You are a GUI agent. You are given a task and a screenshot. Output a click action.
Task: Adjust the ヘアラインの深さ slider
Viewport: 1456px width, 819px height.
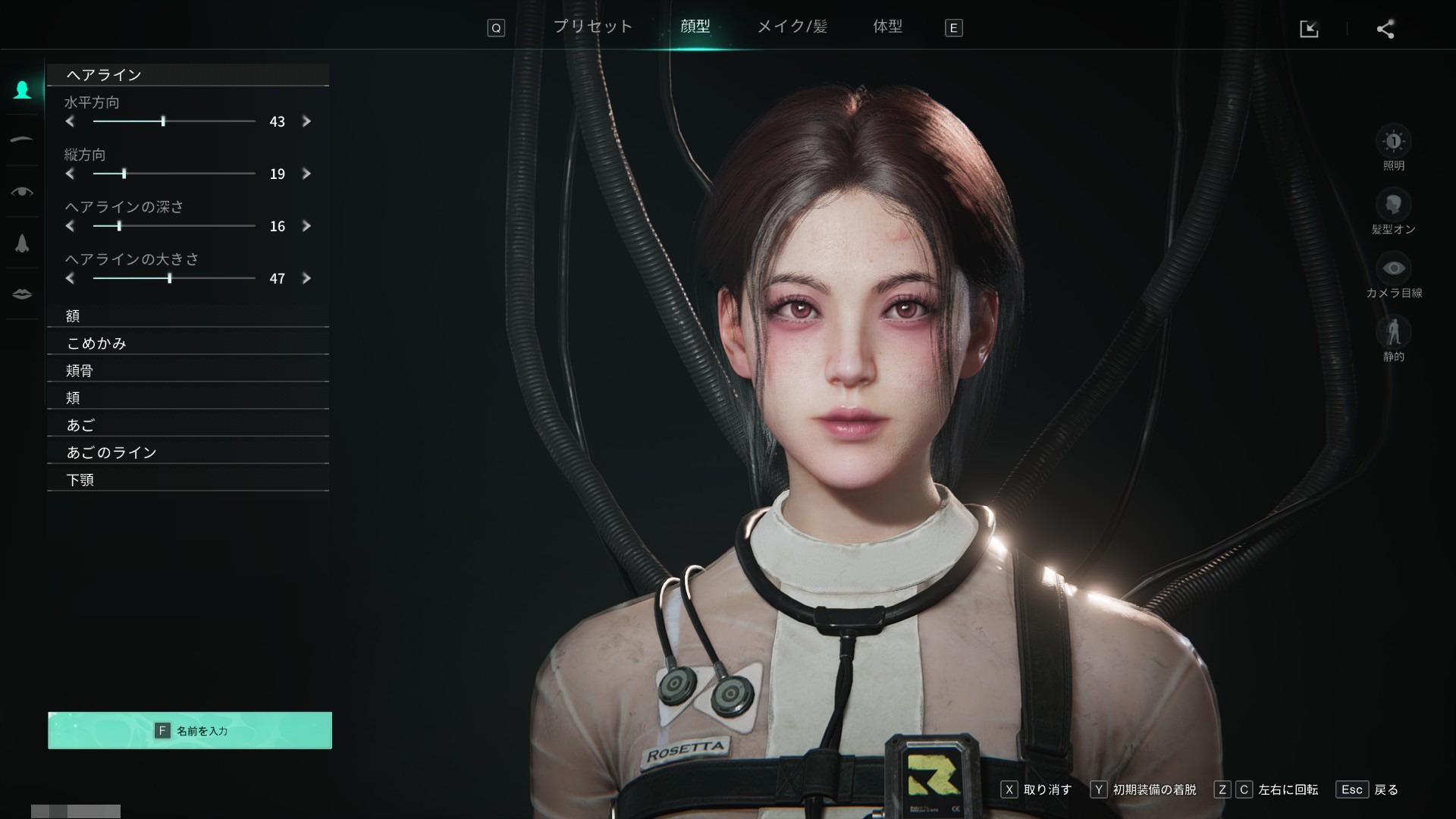coord(119,226)
